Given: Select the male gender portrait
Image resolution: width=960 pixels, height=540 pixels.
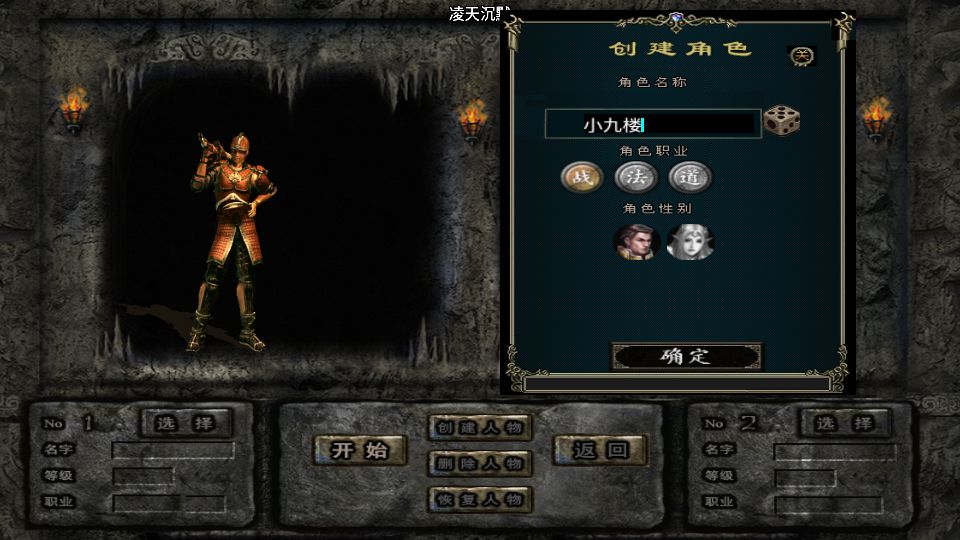Looking at the screenshot, I should pos(635,242).
